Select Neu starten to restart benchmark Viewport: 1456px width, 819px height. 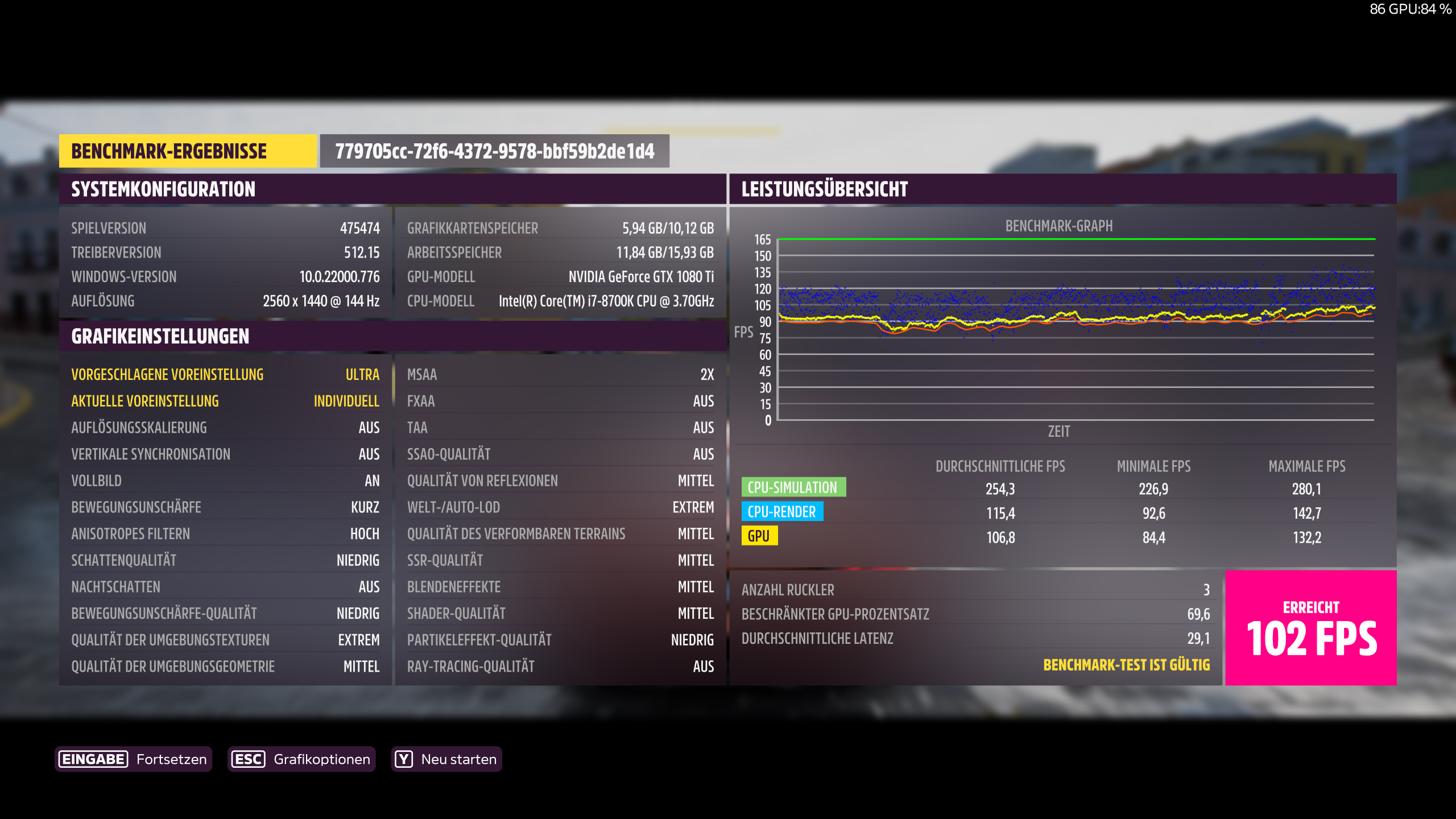[458, 759]
